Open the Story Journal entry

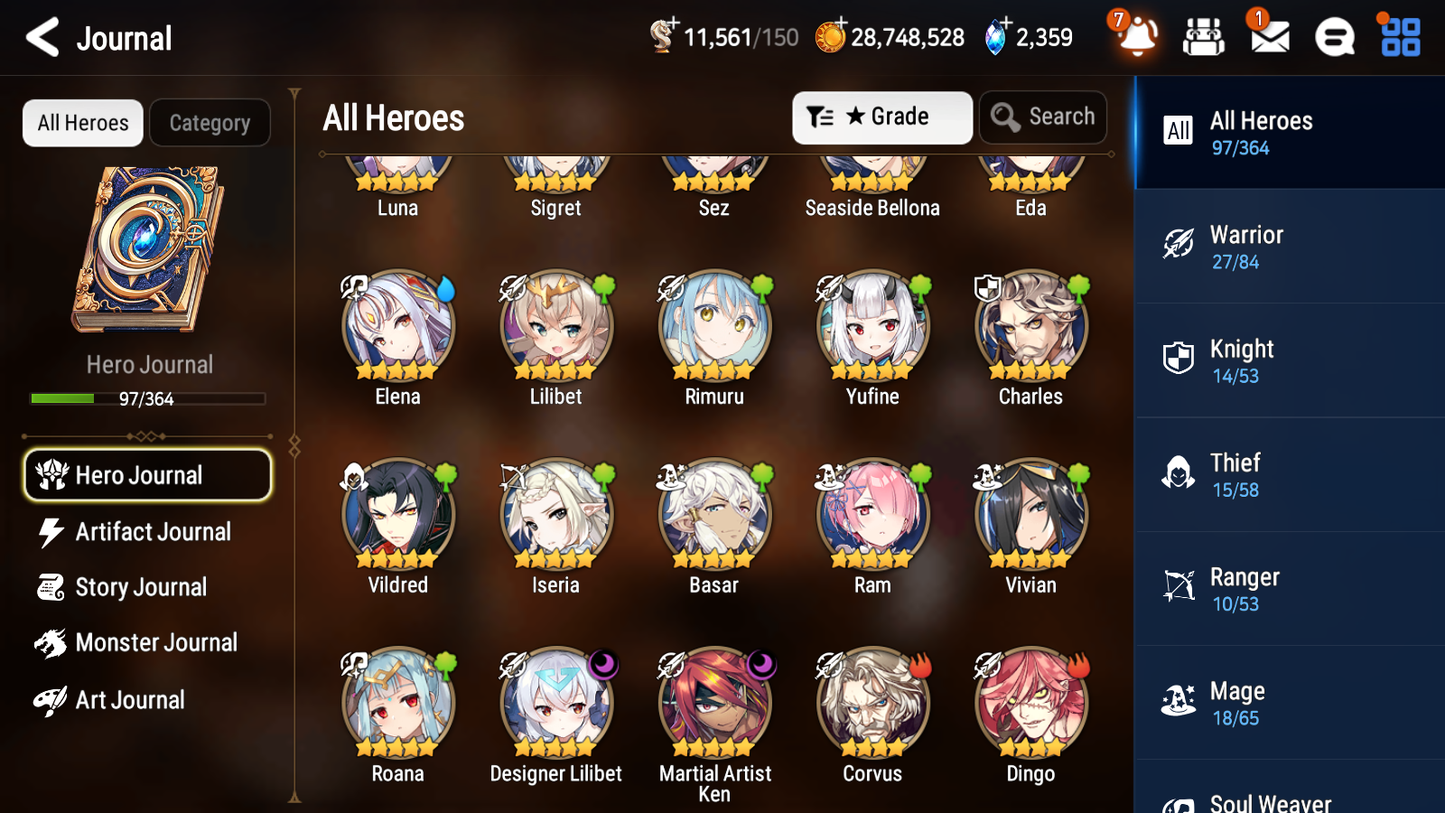[x=140, y=587]
